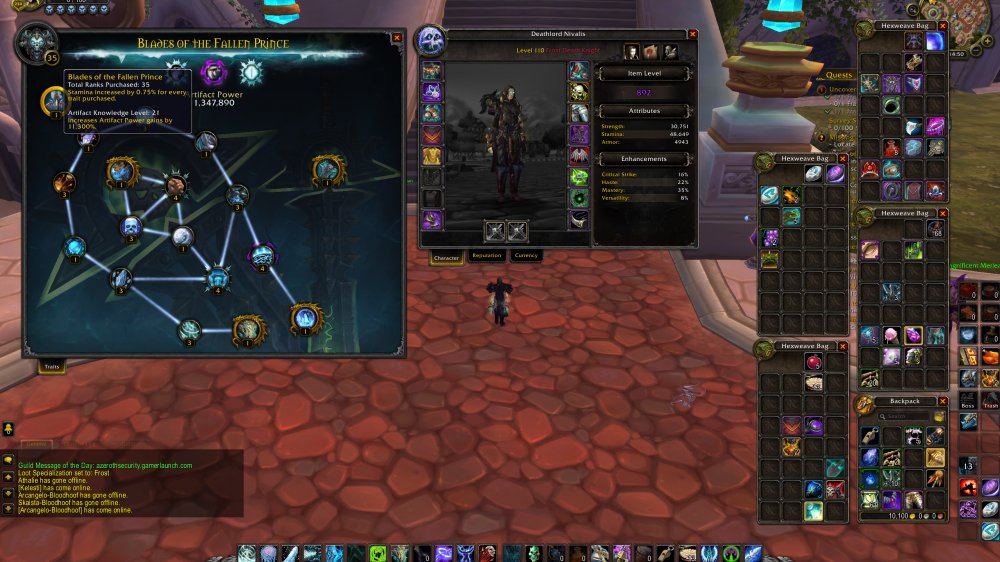Select the purple grapes item in the Hexweave Bag

pos(771,238)
